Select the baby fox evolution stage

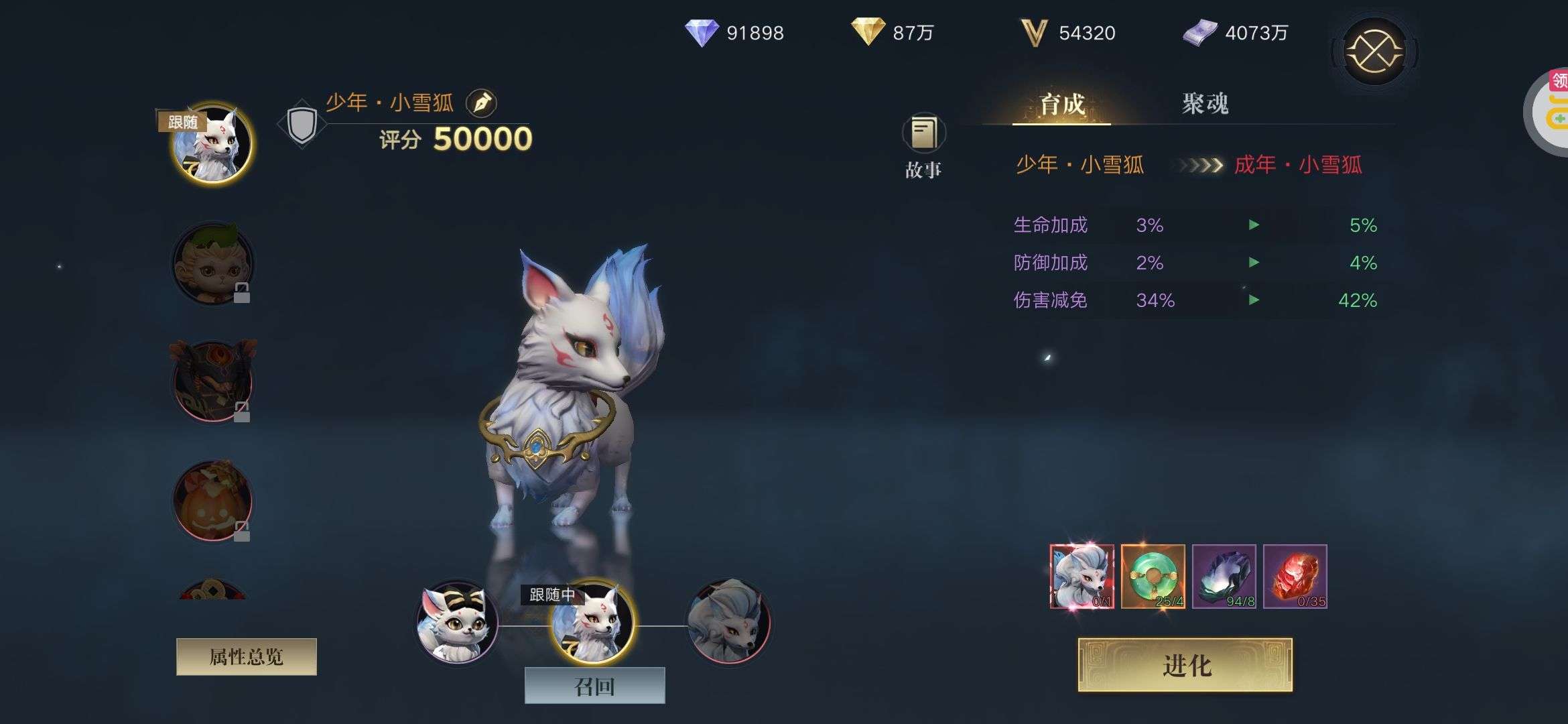(x=457, y=621)
